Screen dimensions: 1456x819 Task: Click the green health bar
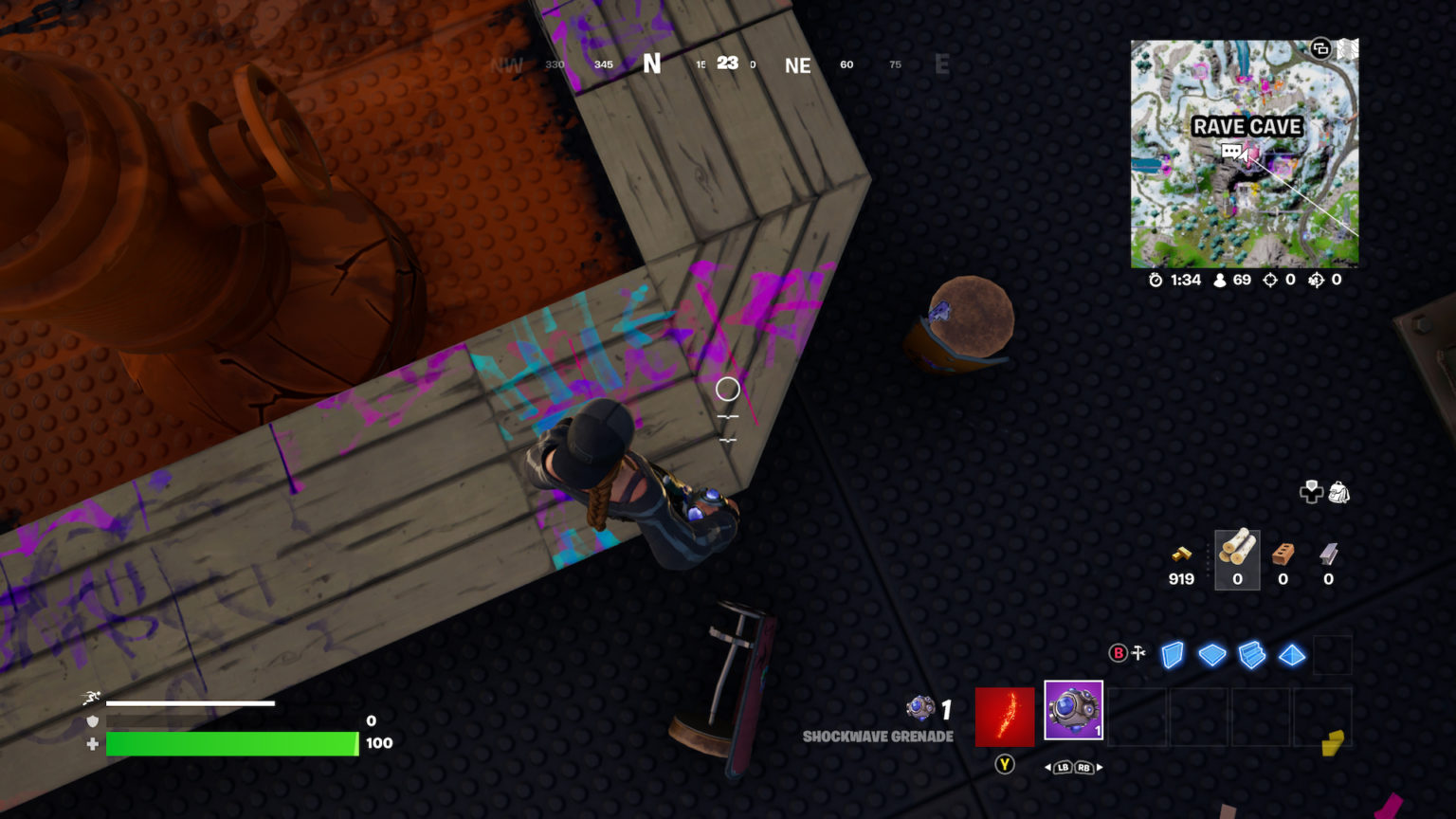click(x=232, y=743)
